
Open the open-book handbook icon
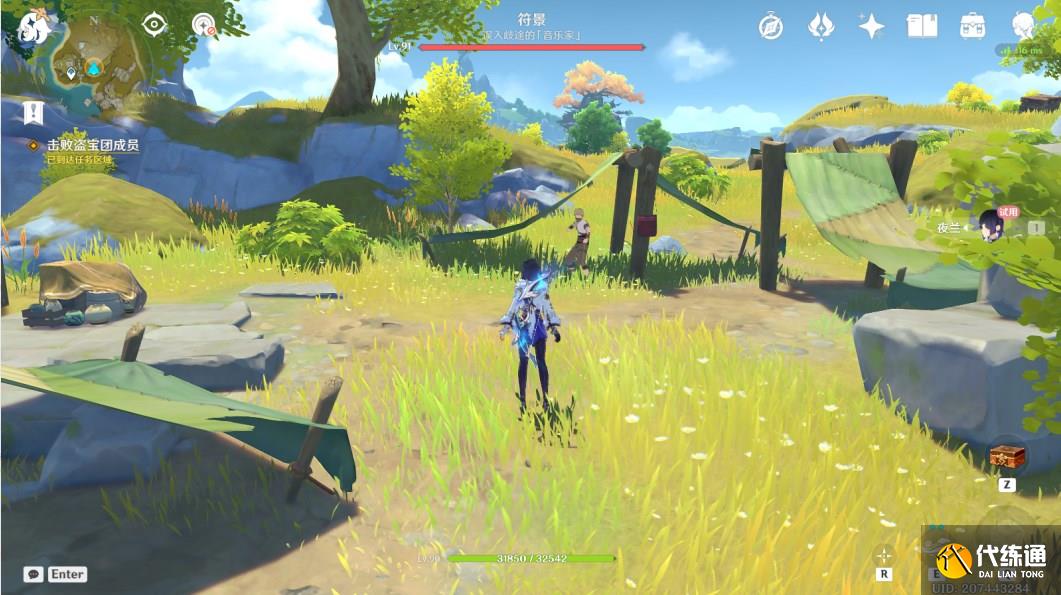(921, 26)
